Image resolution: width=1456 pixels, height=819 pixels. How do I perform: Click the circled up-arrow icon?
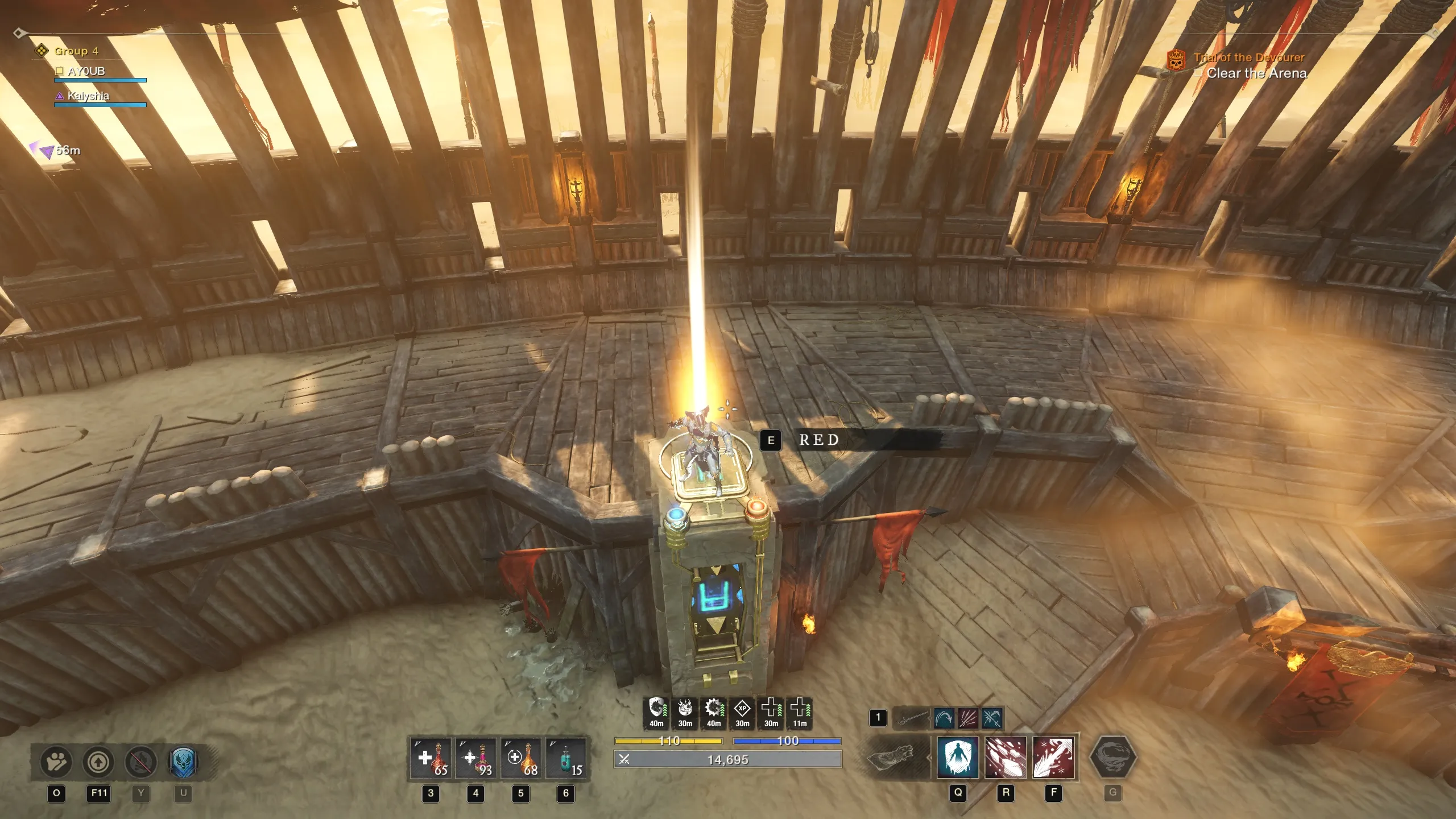99,762
